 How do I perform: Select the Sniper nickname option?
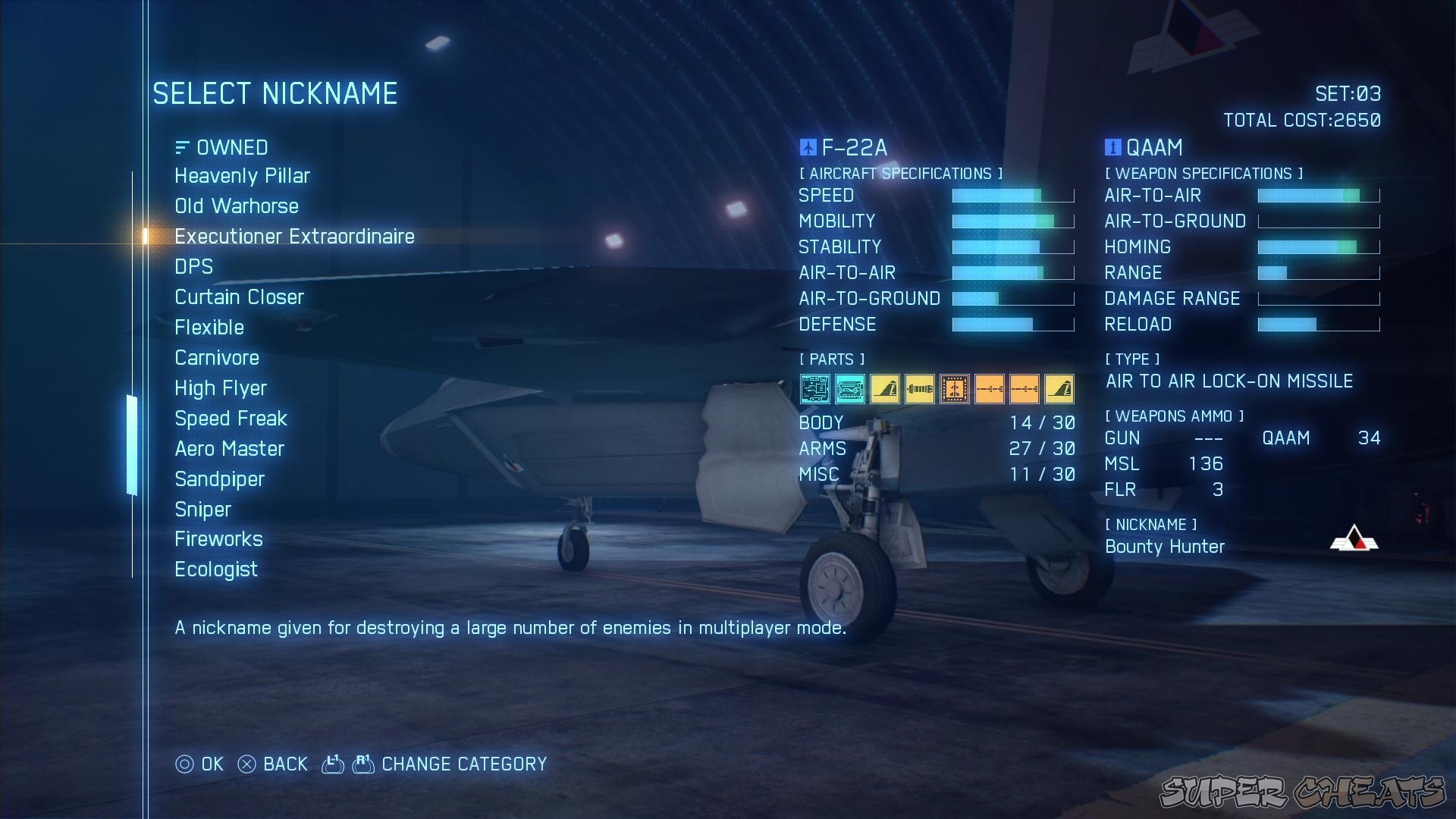coord(202,509)
